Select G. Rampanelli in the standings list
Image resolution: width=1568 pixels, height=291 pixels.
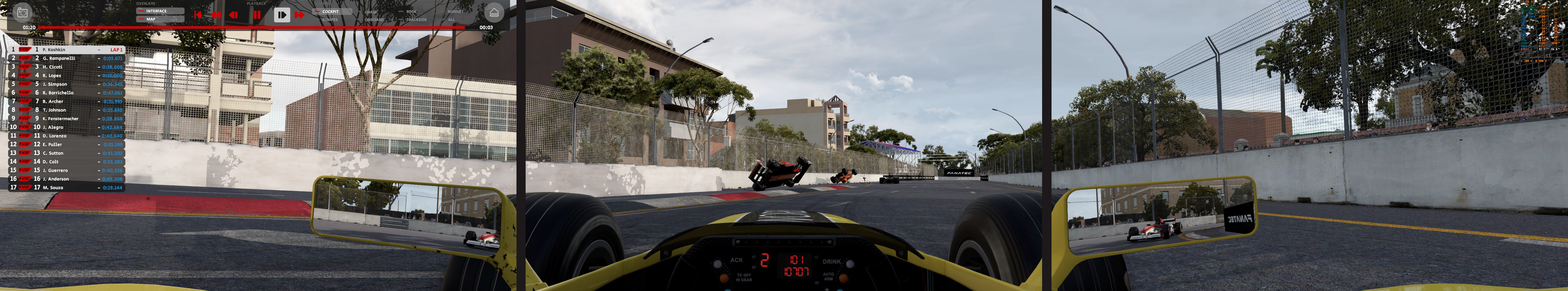pos(59,58)
